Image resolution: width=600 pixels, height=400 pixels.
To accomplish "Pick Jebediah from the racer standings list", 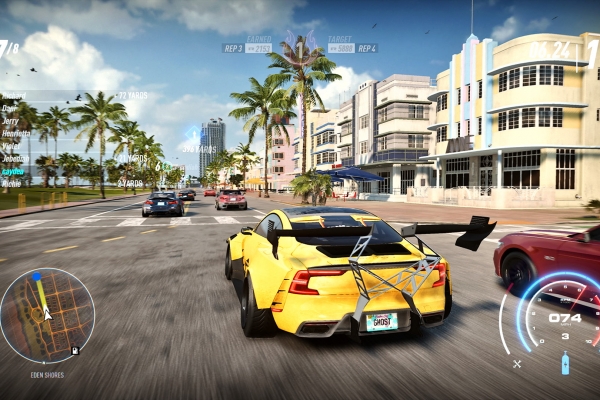I will (x=15, y=158).
